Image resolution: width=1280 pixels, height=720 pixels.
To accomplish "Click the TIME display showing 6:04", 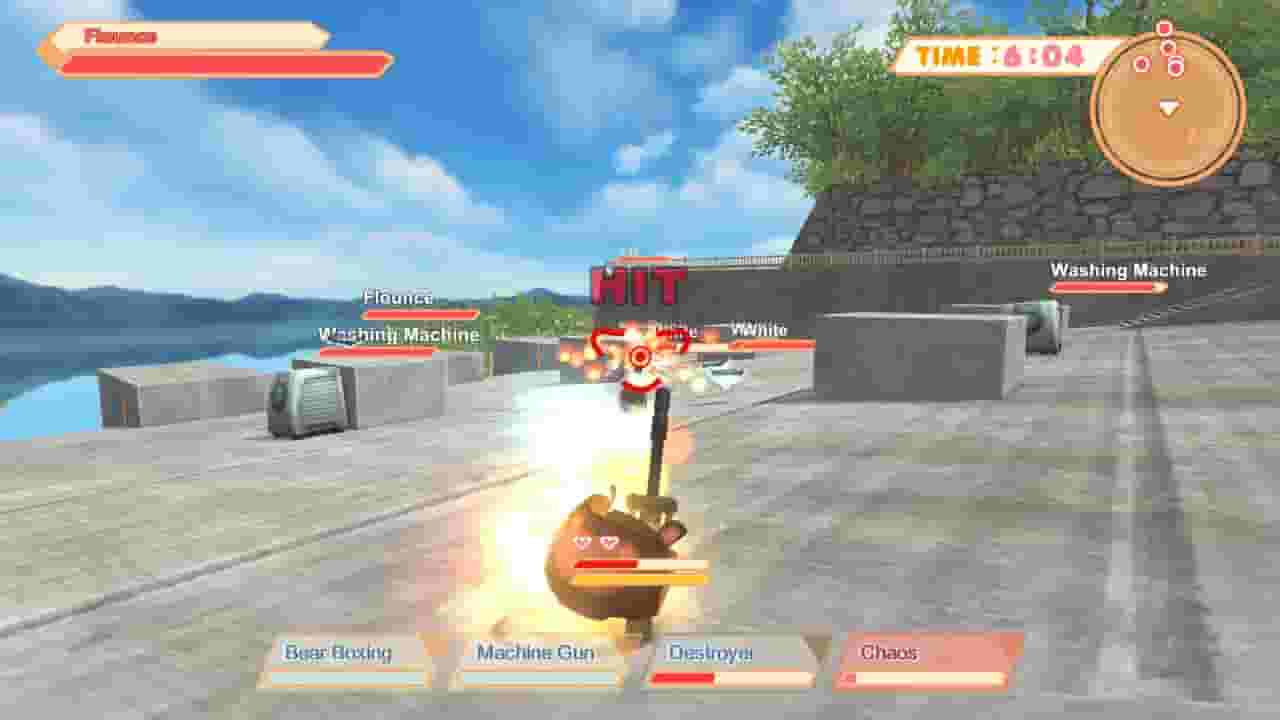I will click(1000, 57).
